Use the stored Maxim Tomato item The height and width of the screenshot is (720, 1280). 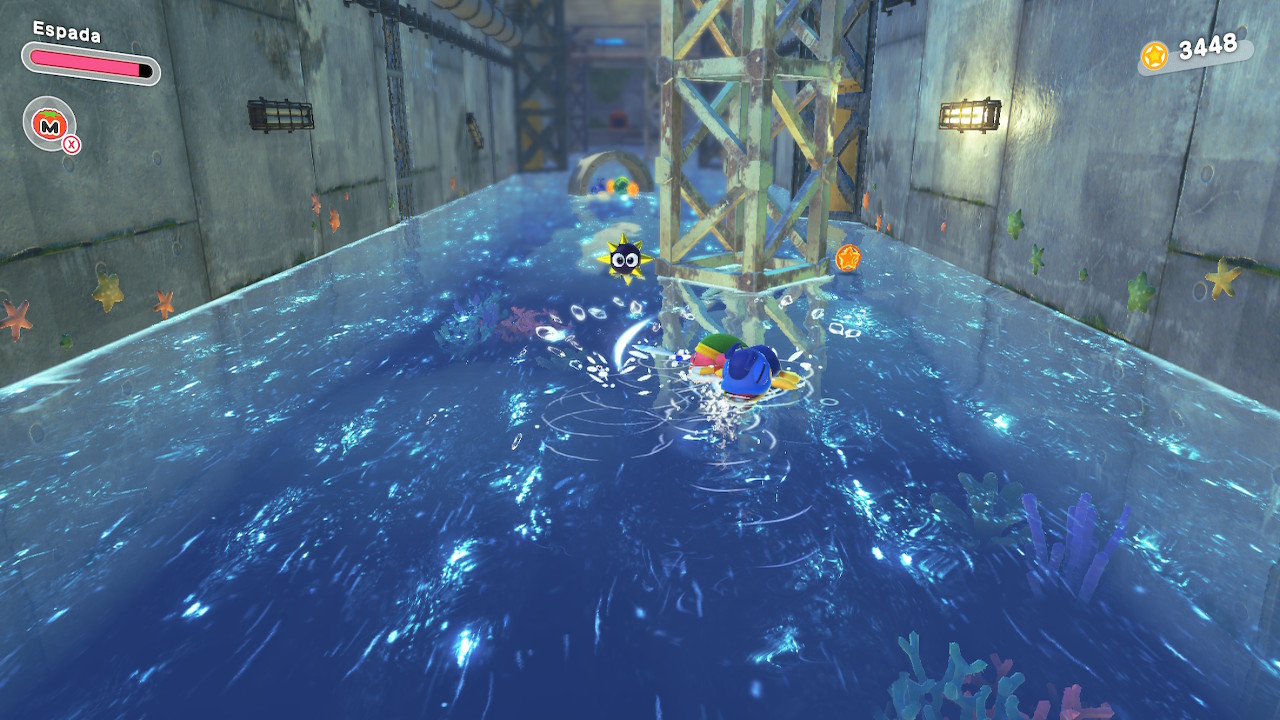48,123
